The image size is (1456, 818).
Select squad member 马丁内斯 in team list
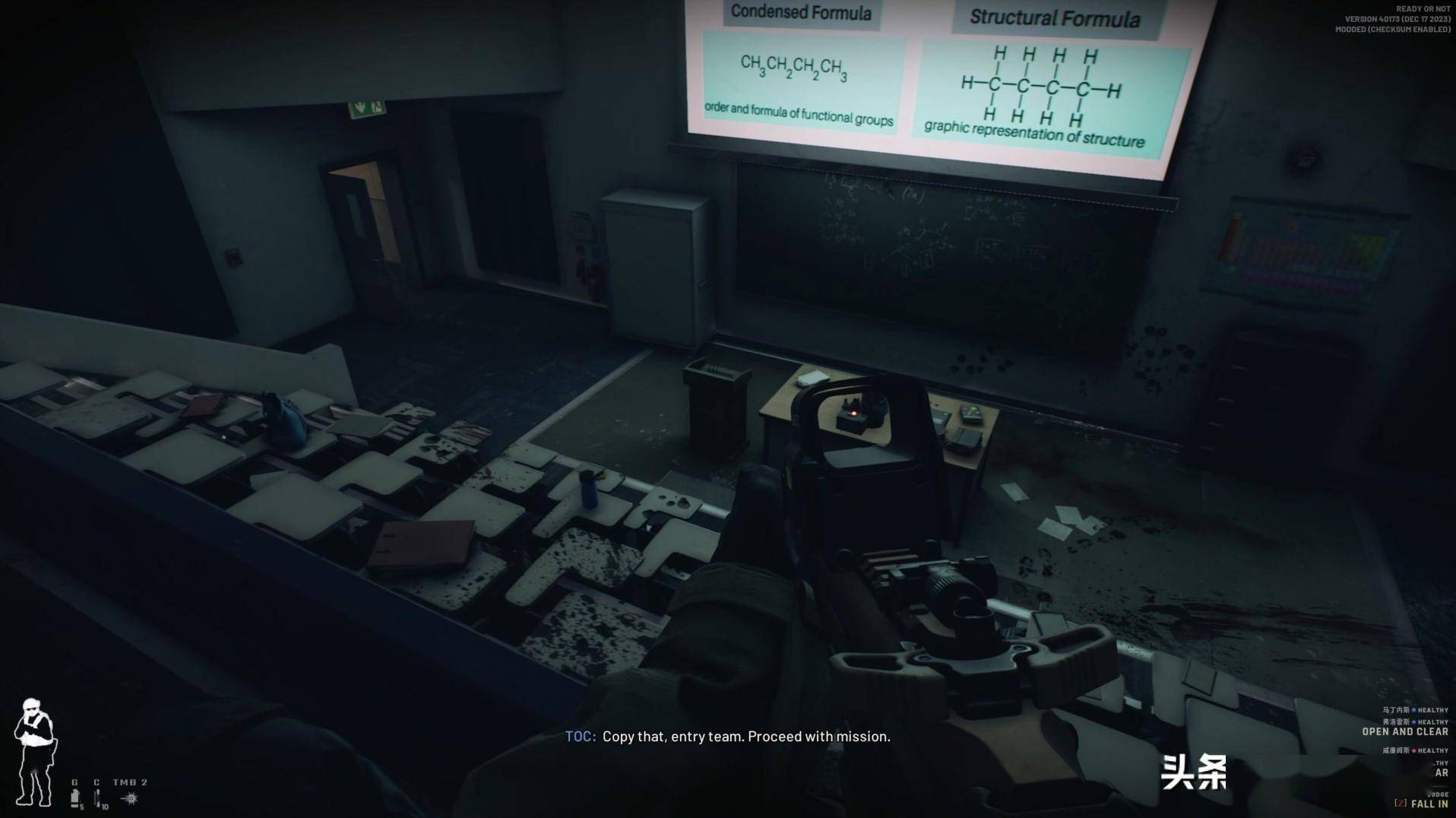click(x=1395, y=710)
